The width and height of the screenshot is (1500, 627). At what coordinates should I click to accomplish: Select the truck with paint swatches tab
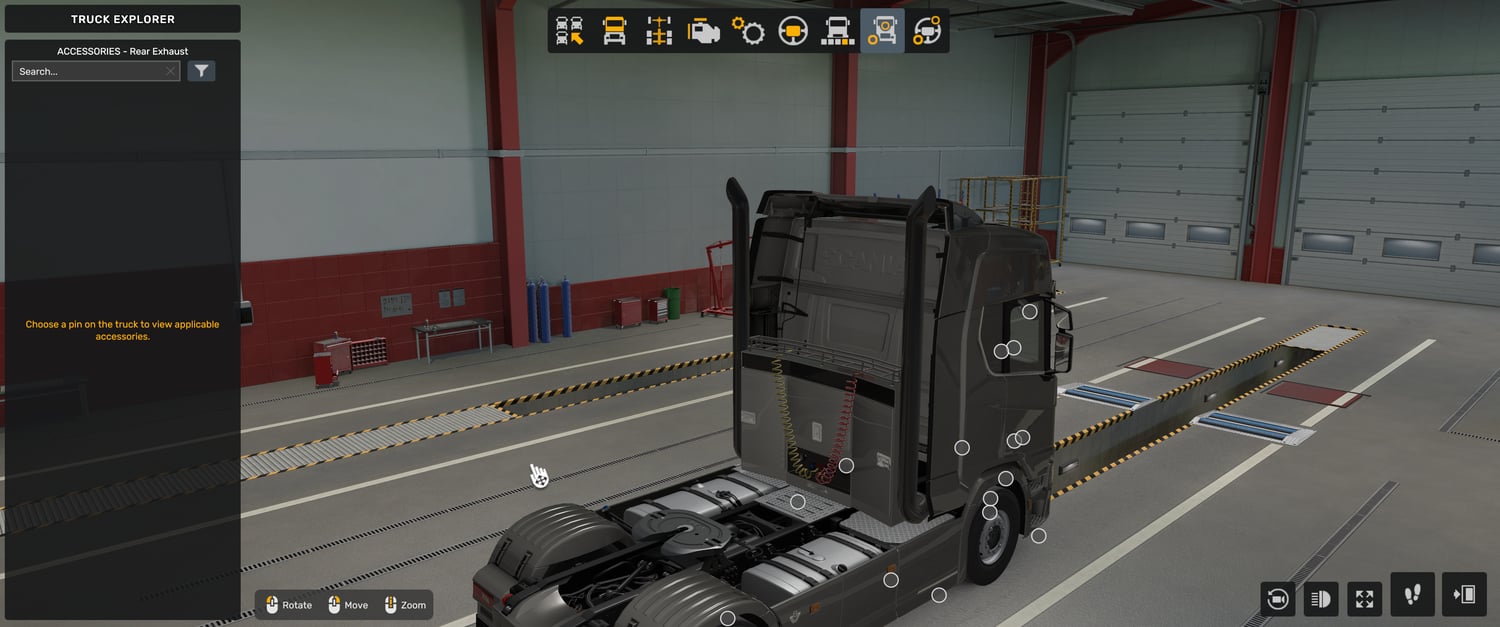(837, 31)
